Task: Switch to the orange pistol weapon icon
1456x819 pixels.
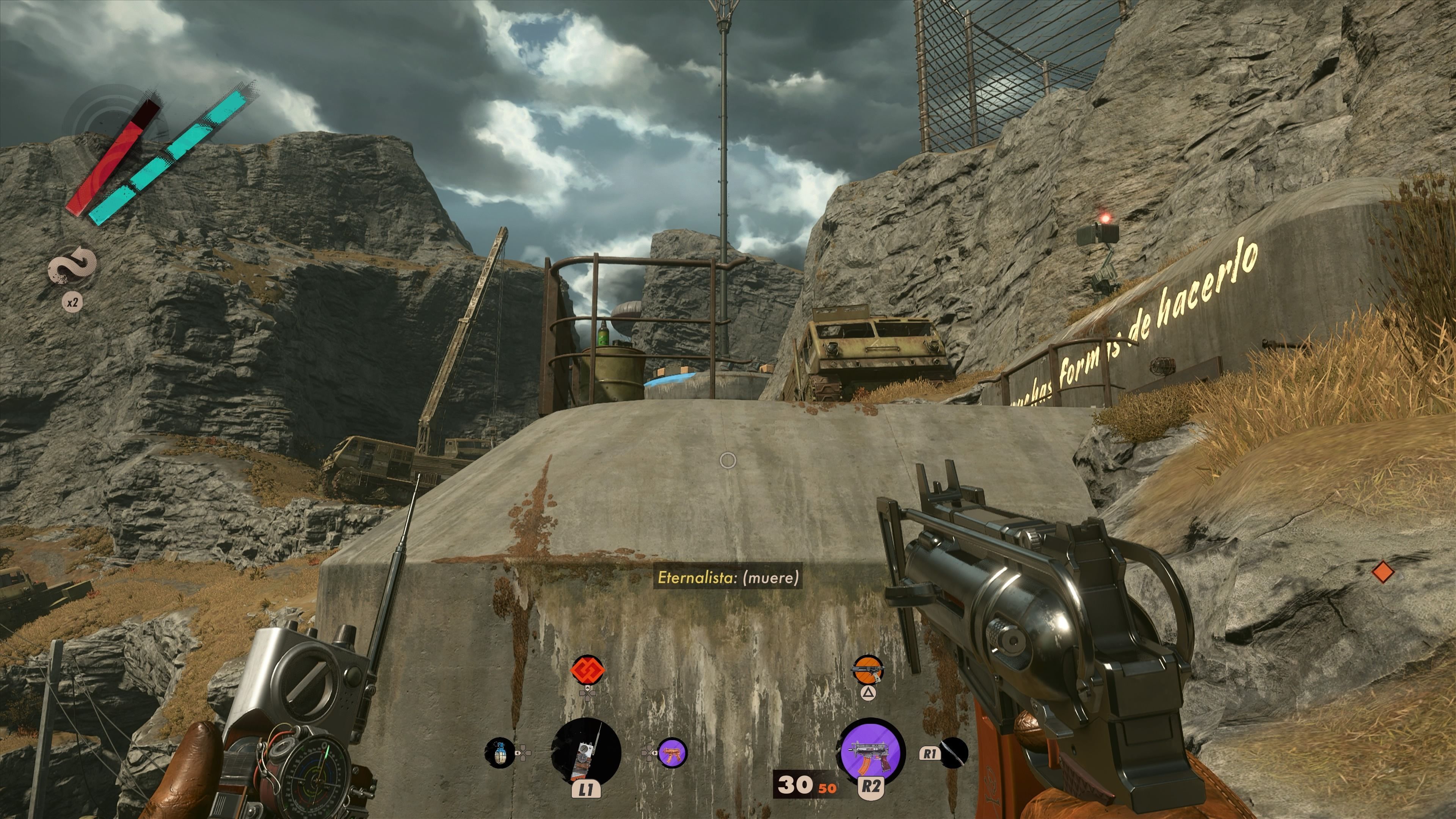Action: pyautogui.click(x=868, y=670)
